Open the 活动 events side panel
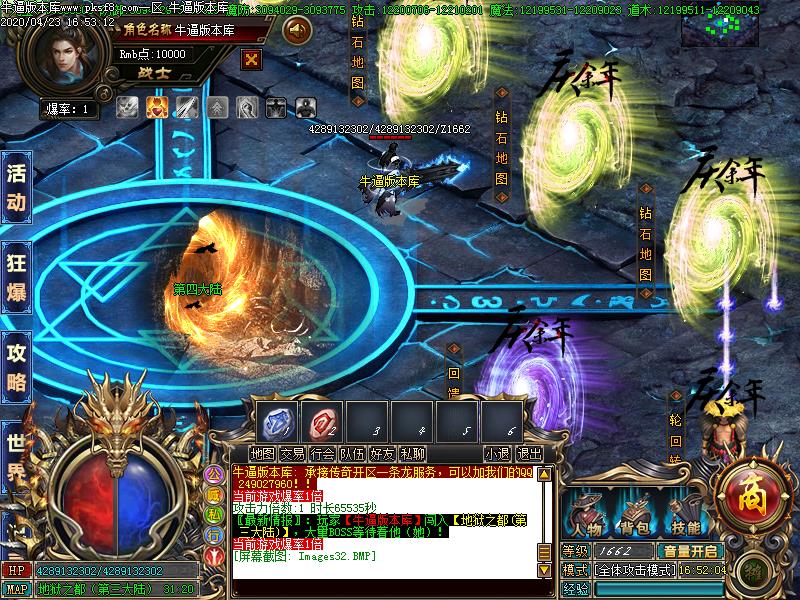The height and width of the screenshot is (600, 800). (16, 186)
